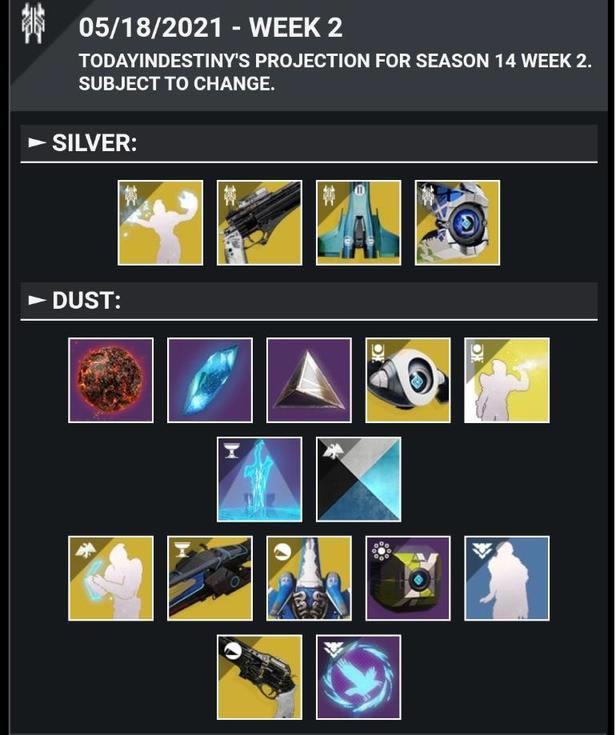Open the black rifle ornament under Dust
Viewport: 616px width, 735px height.
(x=210, y=578)
